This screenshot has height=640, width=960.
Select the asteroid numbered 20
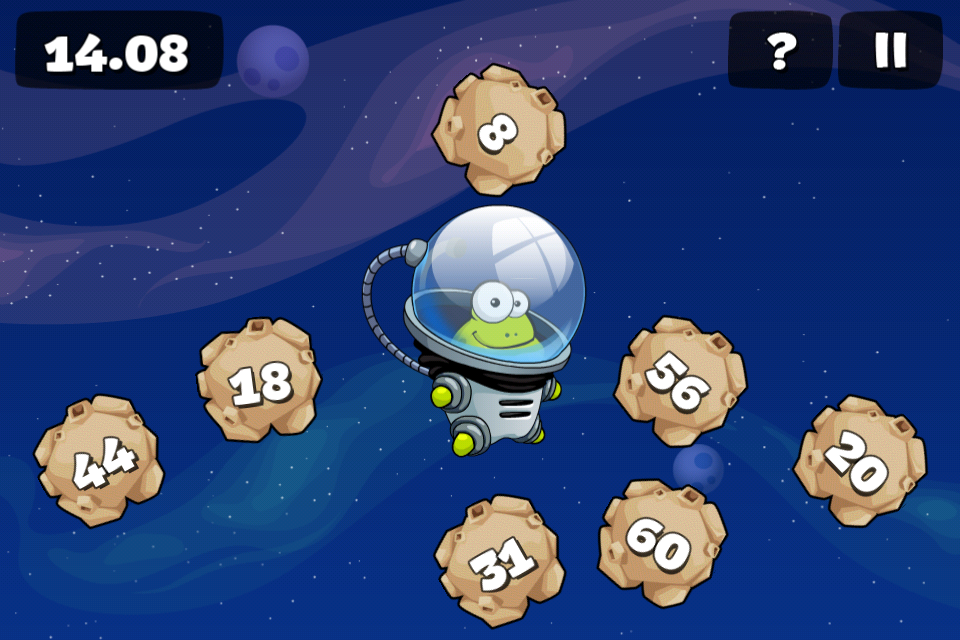tap(859, 461)
